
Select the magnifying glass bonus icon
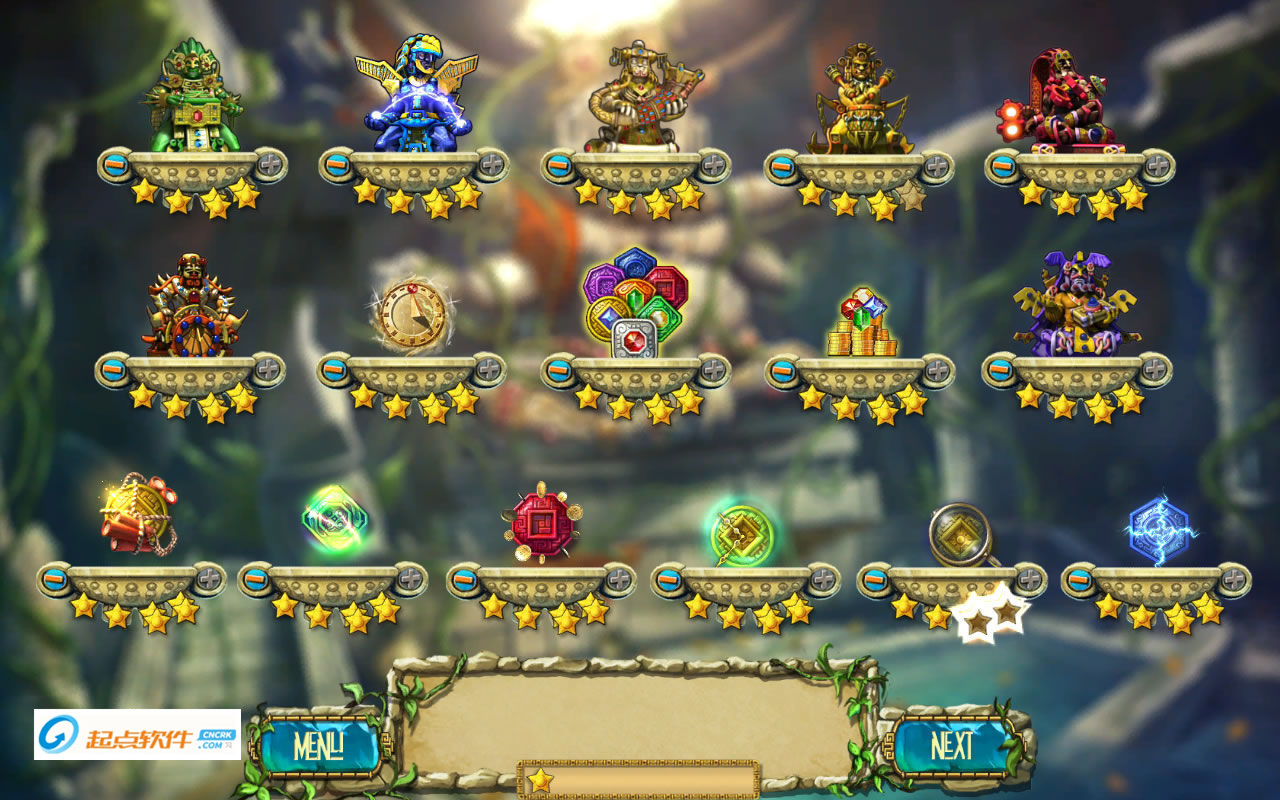coord(959,535)
